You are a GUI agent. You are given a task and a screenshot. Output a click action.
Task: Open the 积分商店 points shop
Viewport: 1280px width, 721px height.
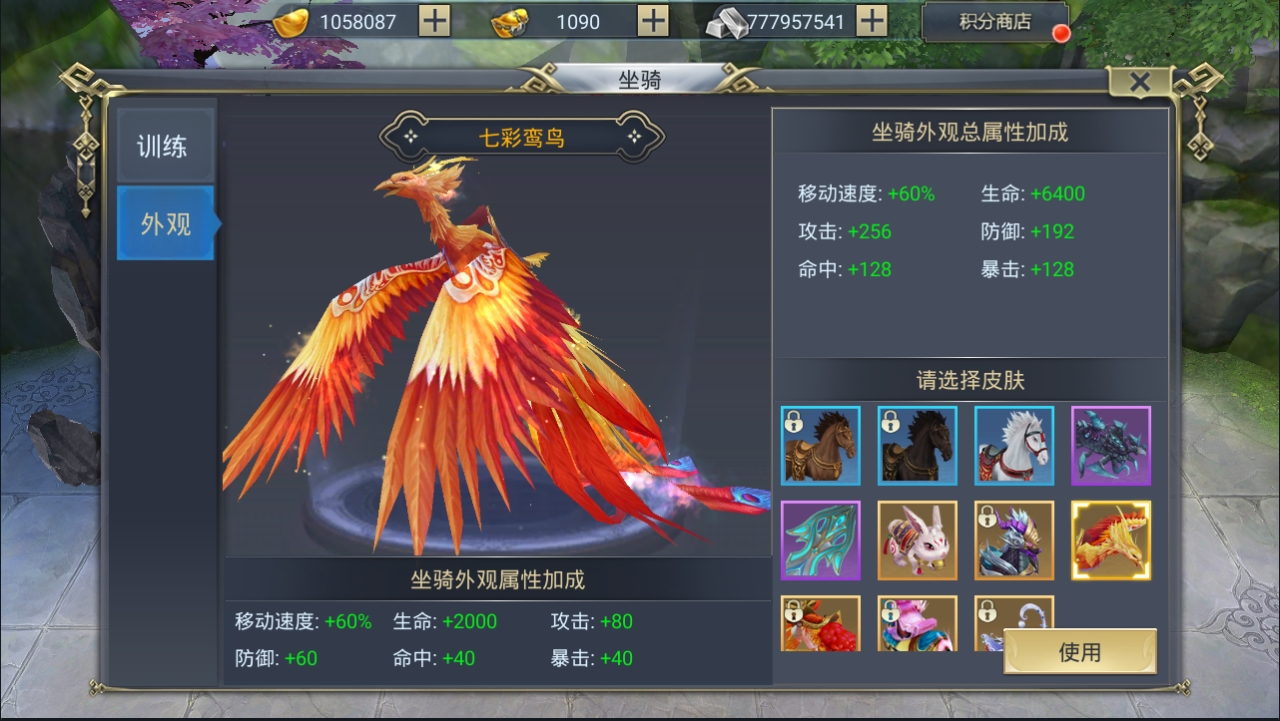pyautogui.click(x=995, y=22)
